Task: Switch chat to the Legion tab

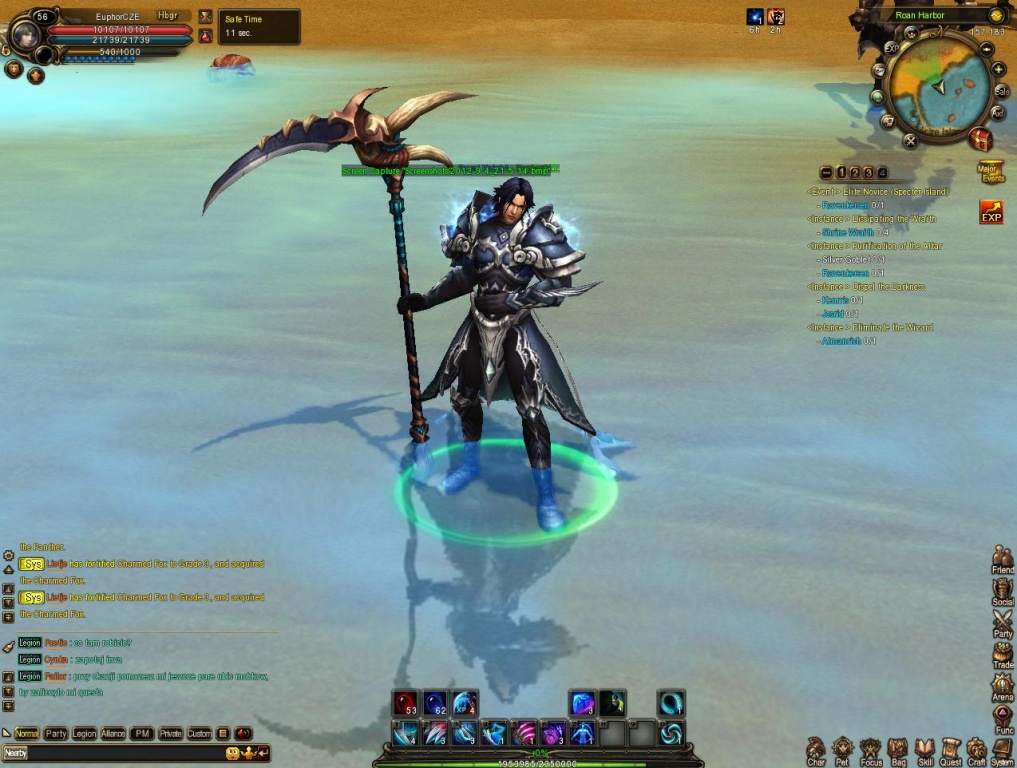Action: coord(84,734)
